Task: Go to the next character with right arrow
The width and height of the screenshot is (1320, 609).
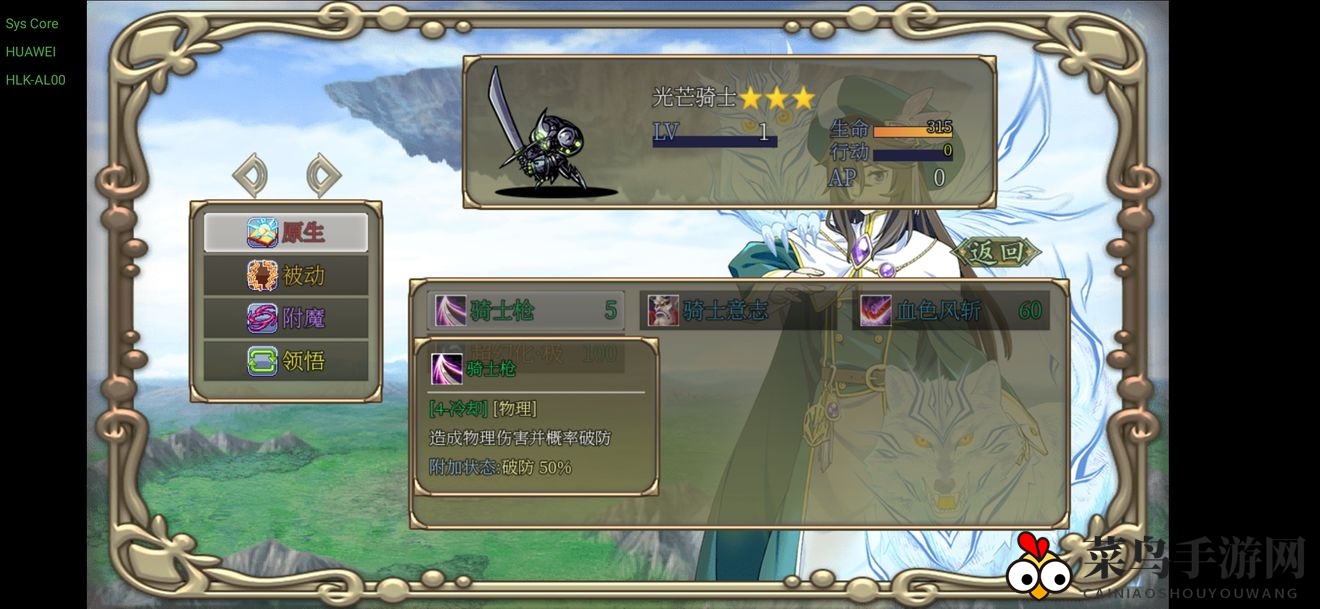Action: 323,175
